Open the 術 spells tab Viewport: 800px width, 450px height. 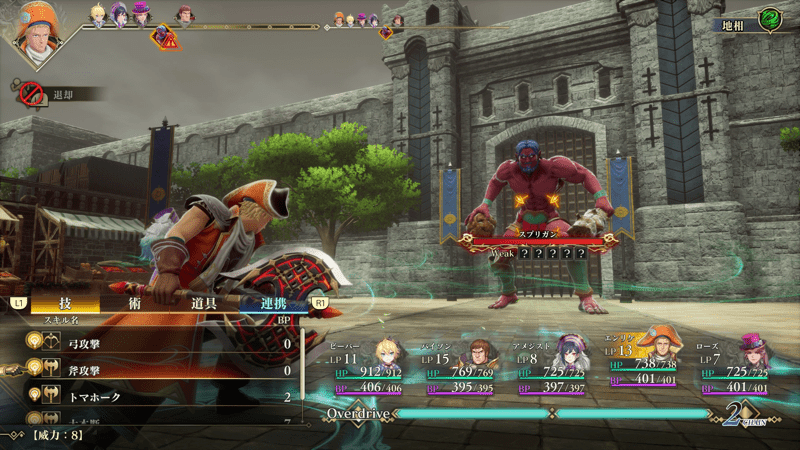[135, 303]
